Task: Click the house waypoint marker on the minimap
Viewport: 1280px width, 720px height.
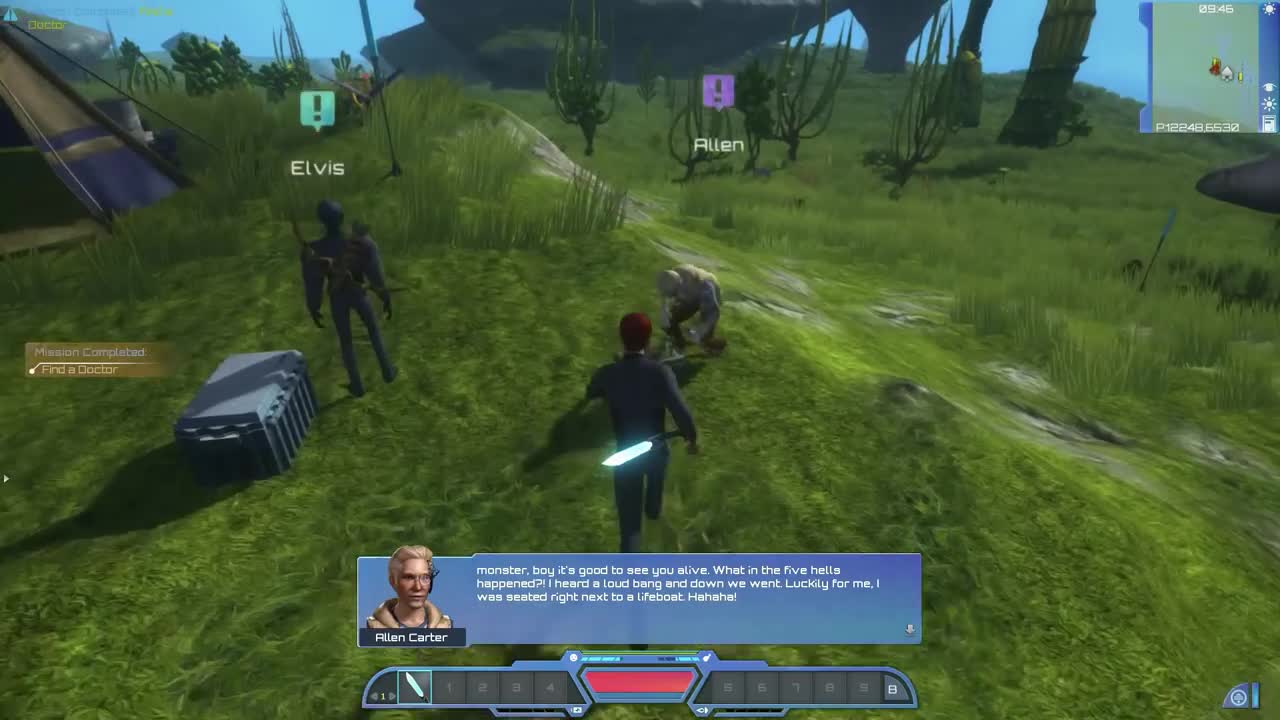Action: pos(1227,74)
